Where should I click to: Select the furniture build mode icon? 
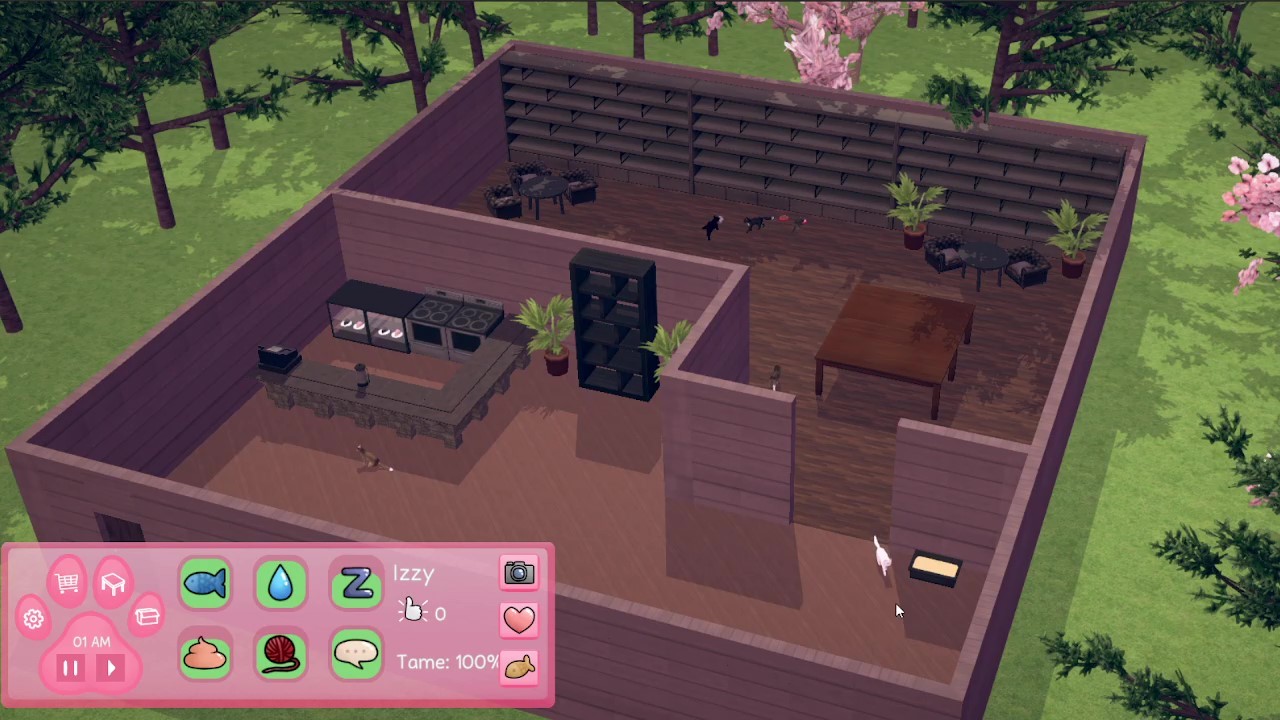click(x=113, y=583)
